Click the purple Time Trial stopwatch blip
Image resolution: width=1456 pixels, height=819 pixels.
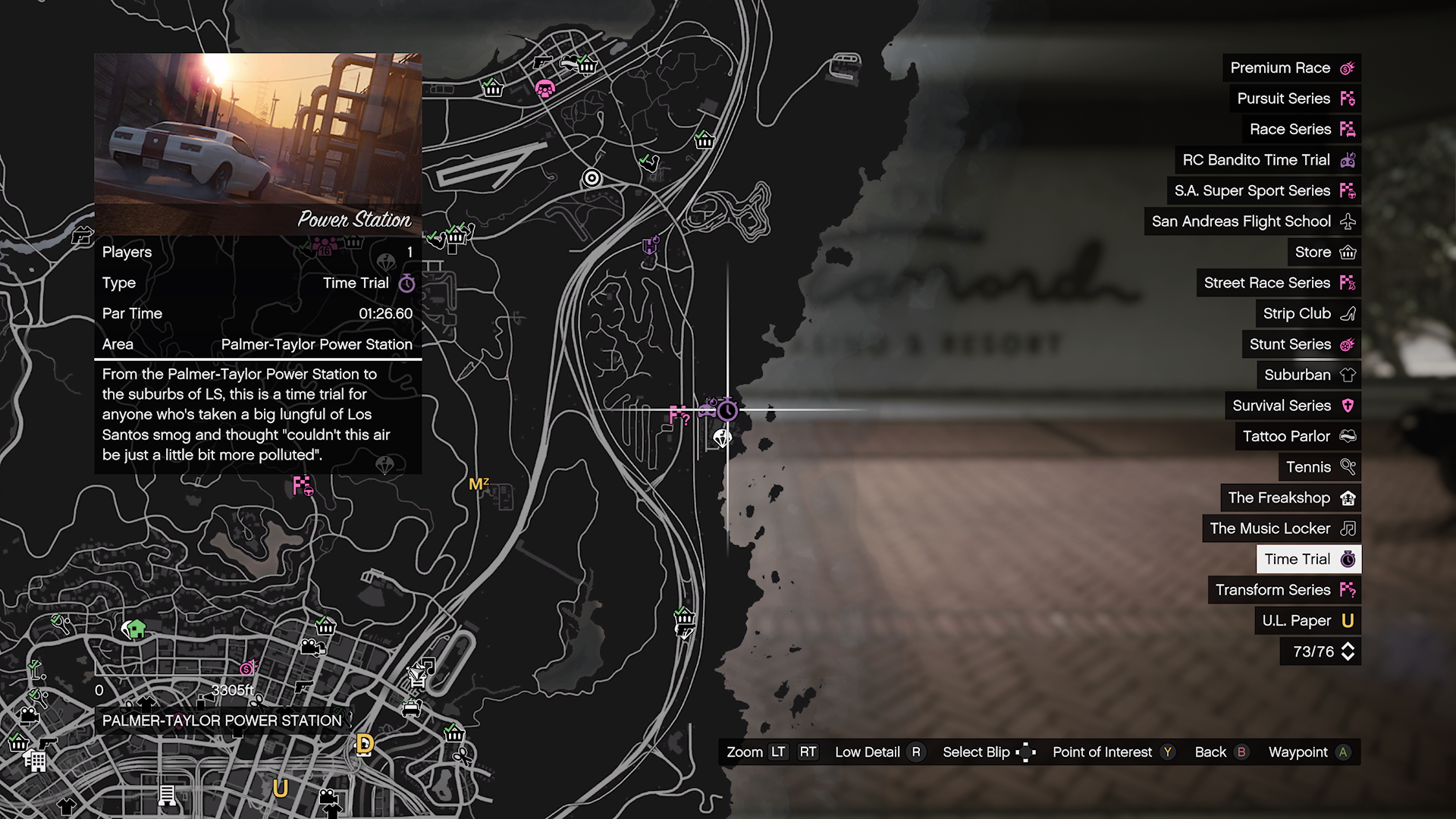coord(727,410)
